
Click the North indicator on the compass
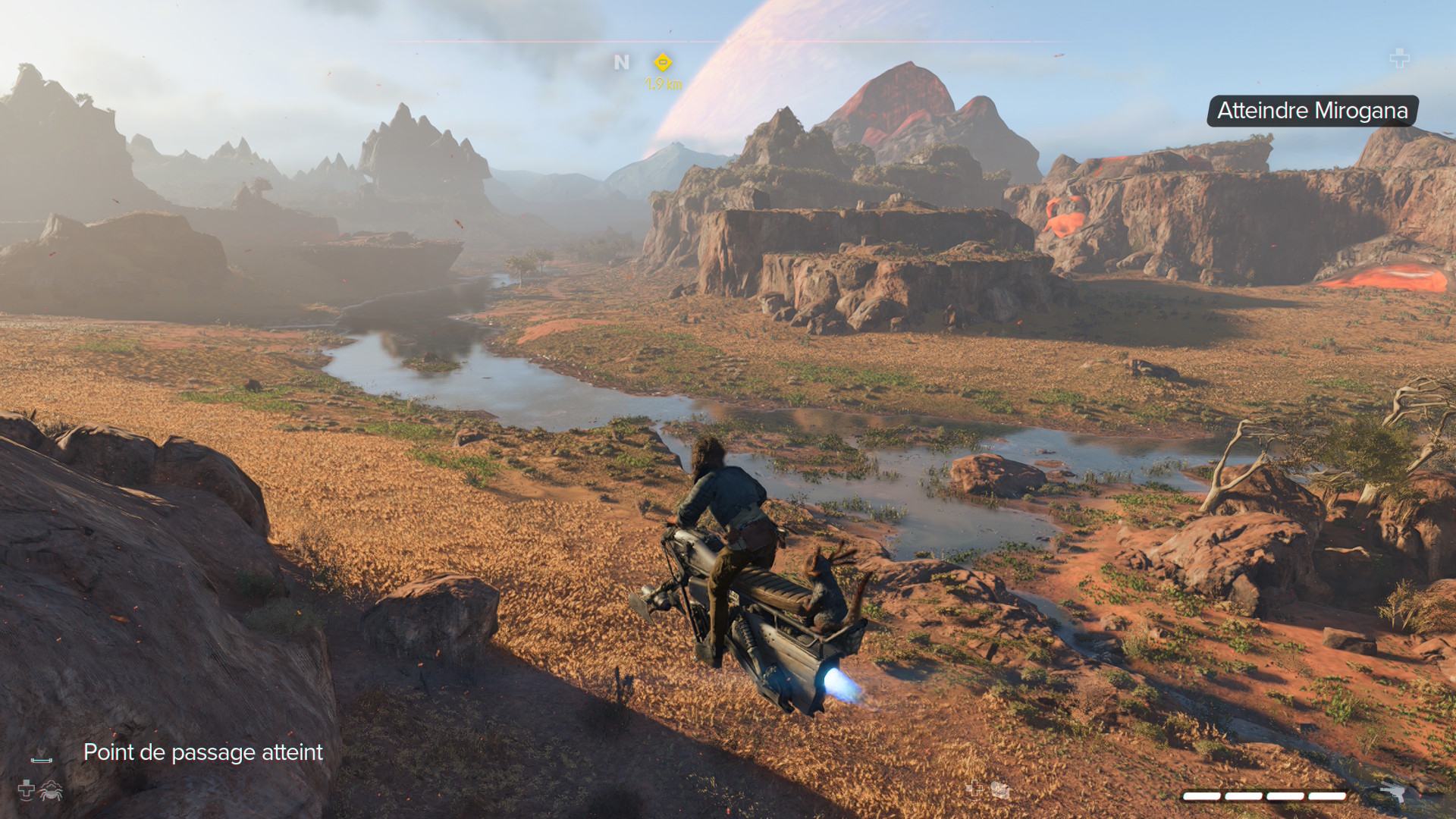pyautogui.click(x=622, y=62)
